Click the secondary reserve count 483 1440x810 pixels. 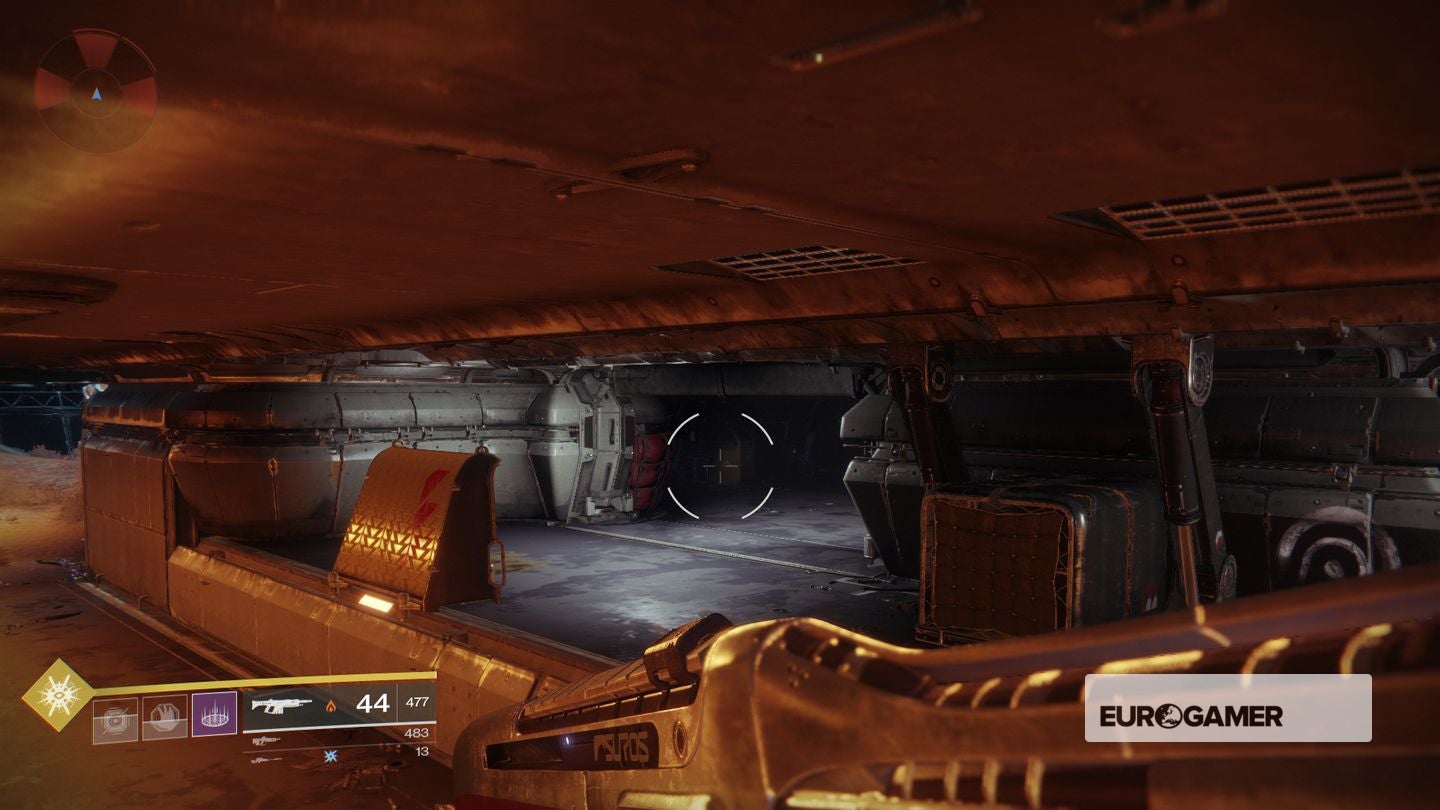(417, 731)
